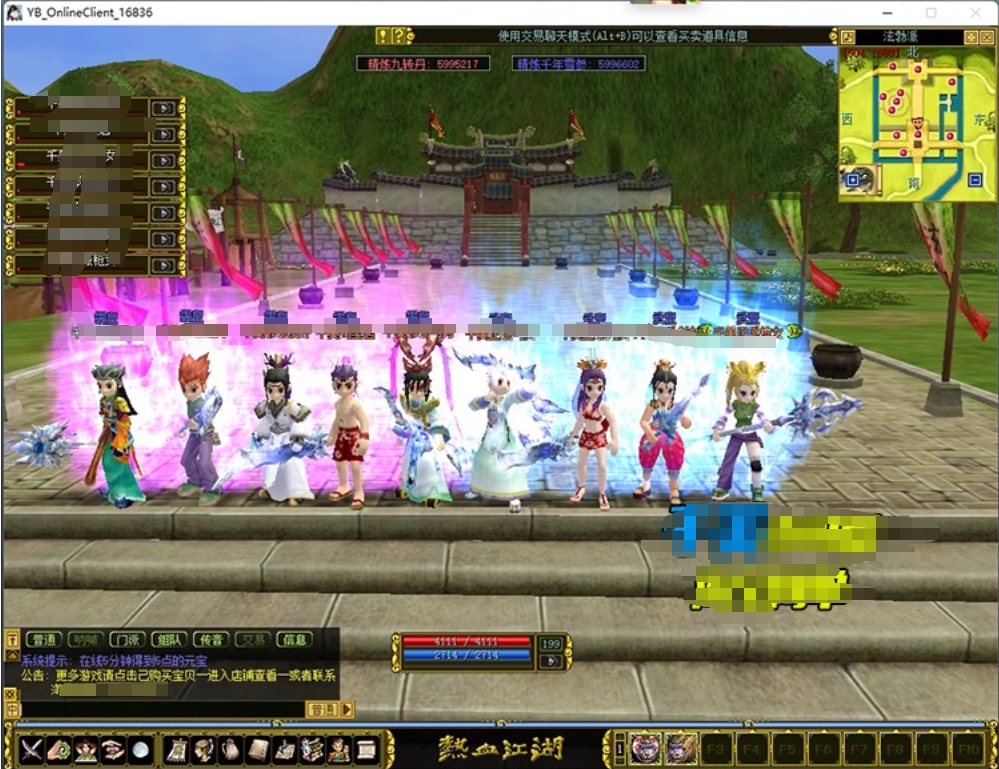Switch to the 普通 chat tab
999x769 pixels.
(44, 640)
